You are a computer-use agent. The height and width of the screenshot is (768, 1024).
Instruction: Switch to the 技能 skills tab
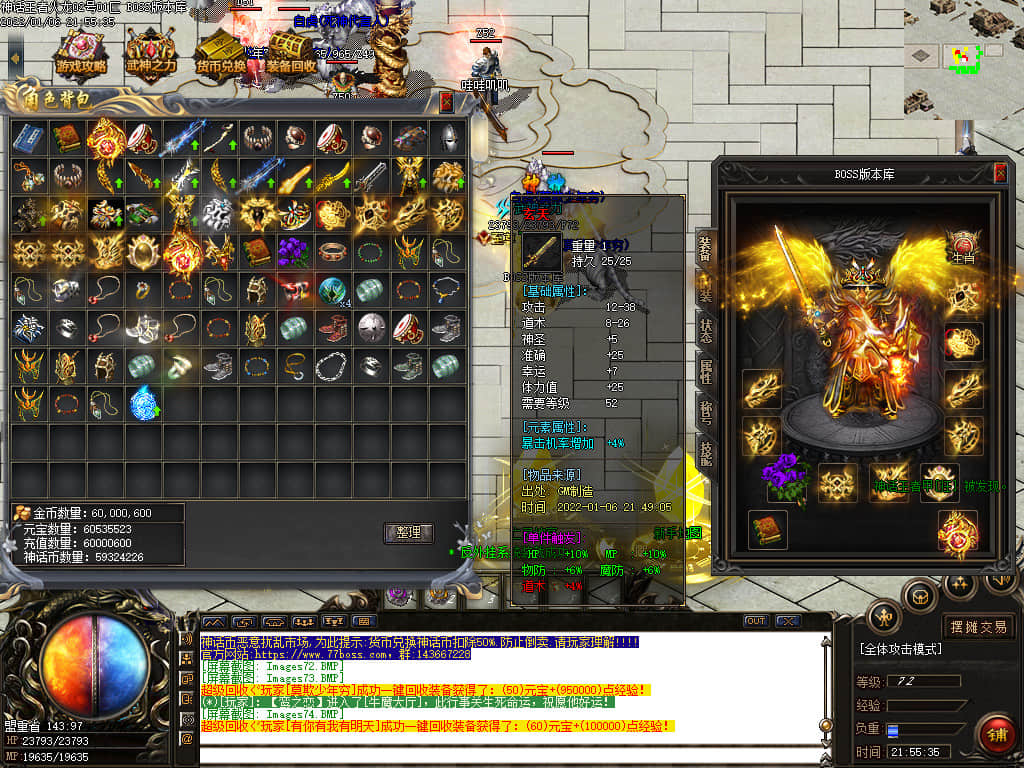[x=706, y=455]
